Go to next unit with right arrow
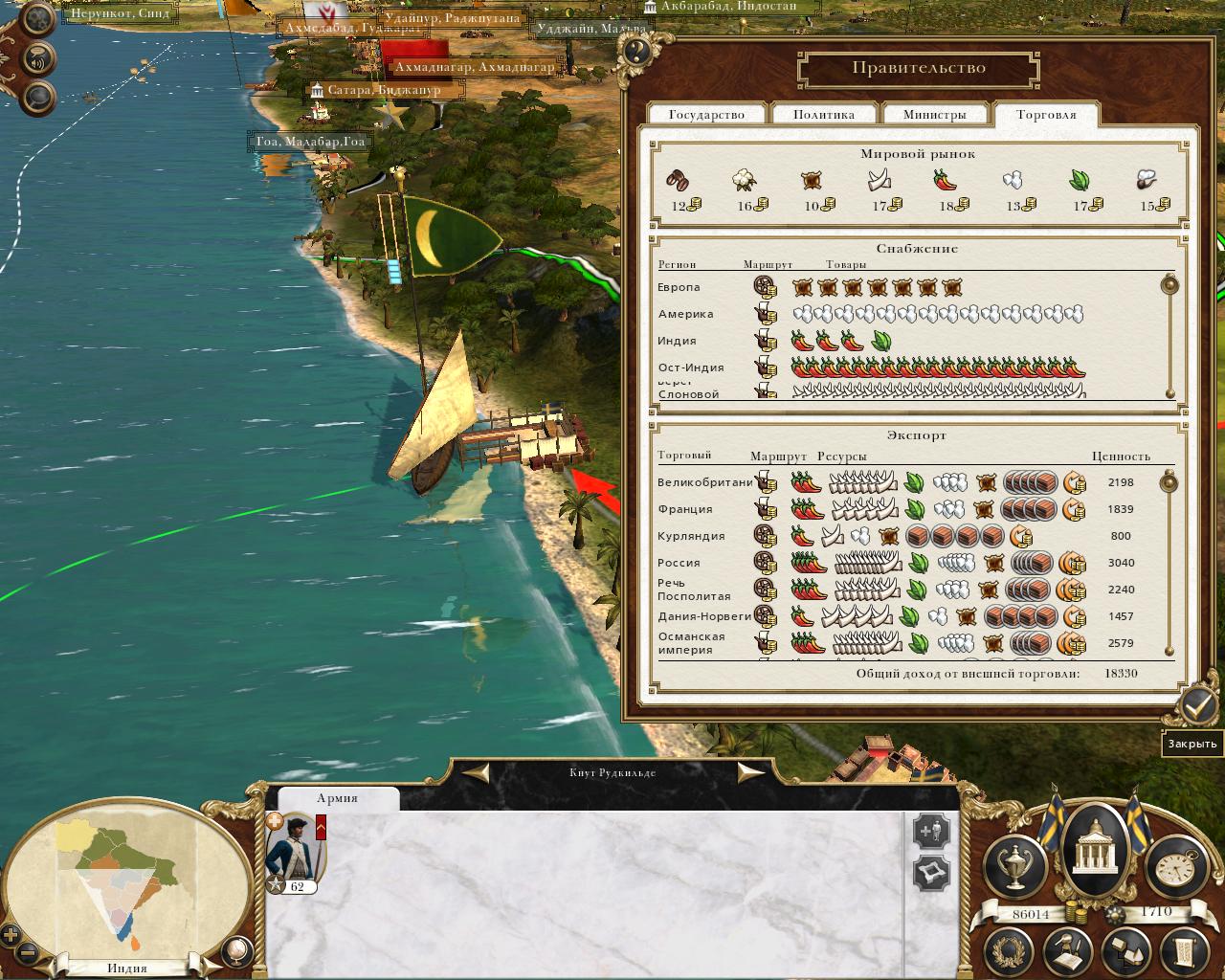1225x980 pixels. point(750,772)
